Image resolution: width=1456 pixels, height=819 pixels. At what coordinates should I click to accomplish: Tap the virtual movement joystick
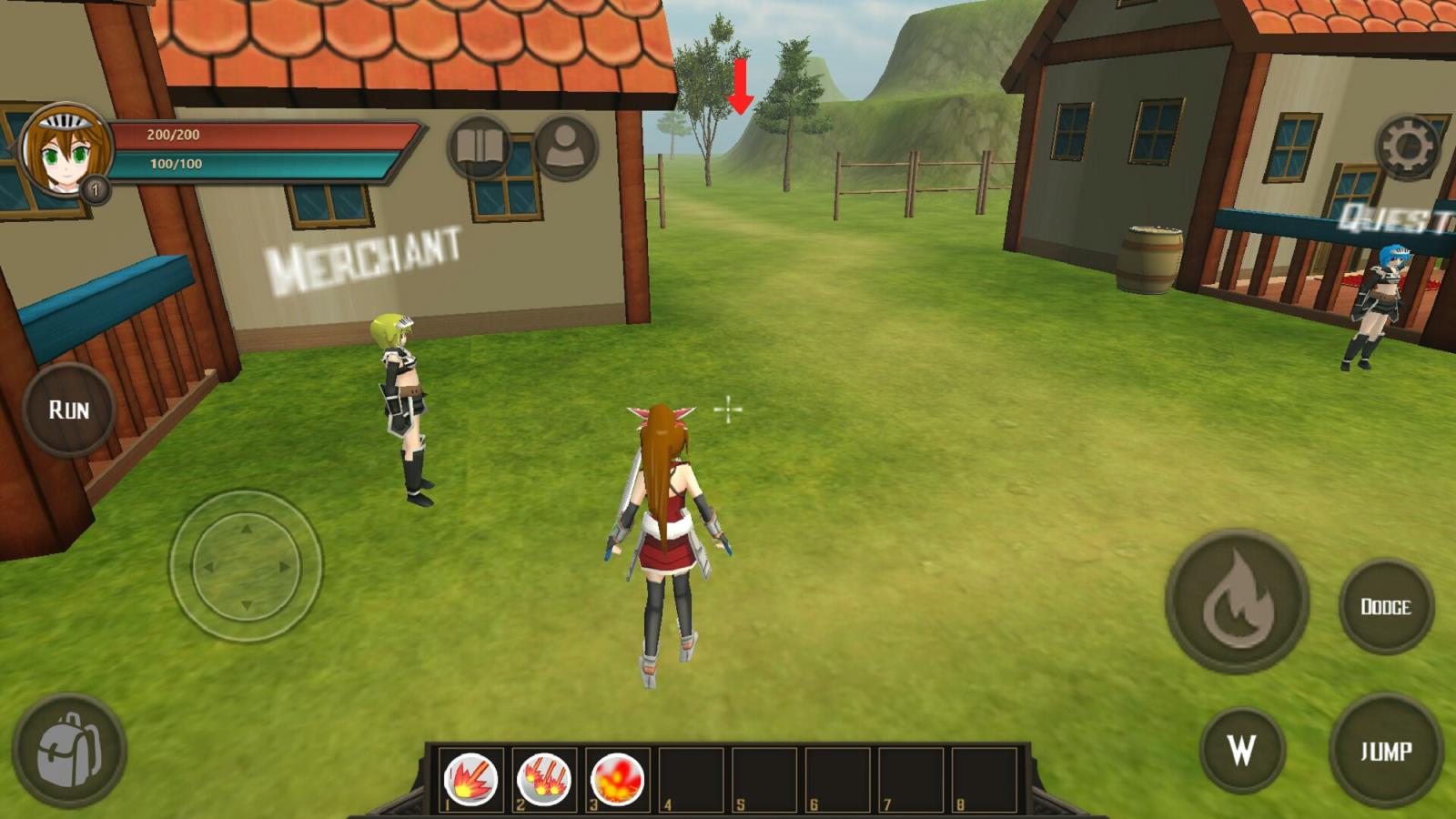[246, 566]
